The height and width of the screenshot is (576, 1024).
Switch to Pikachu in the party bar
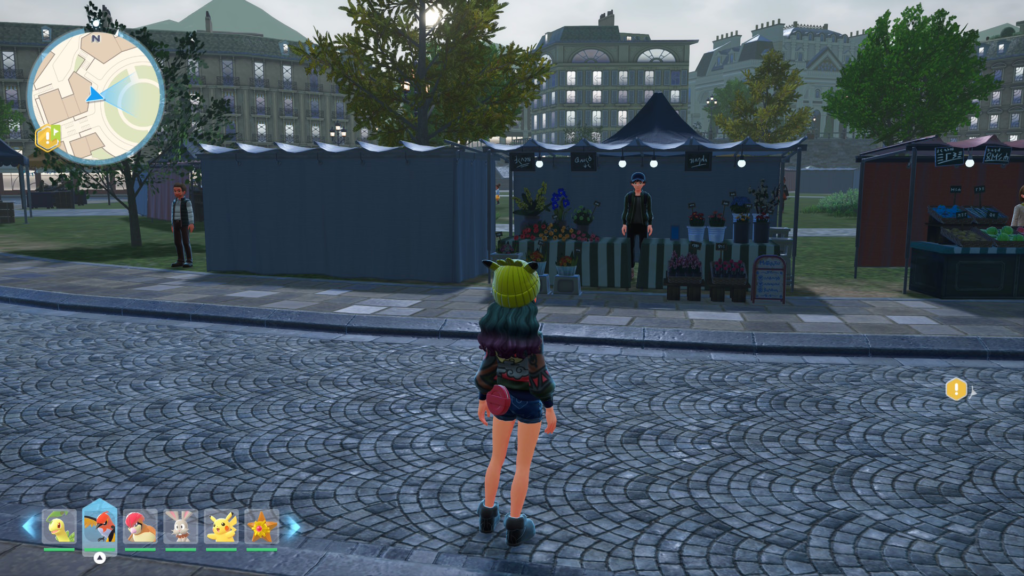(221, 527)
